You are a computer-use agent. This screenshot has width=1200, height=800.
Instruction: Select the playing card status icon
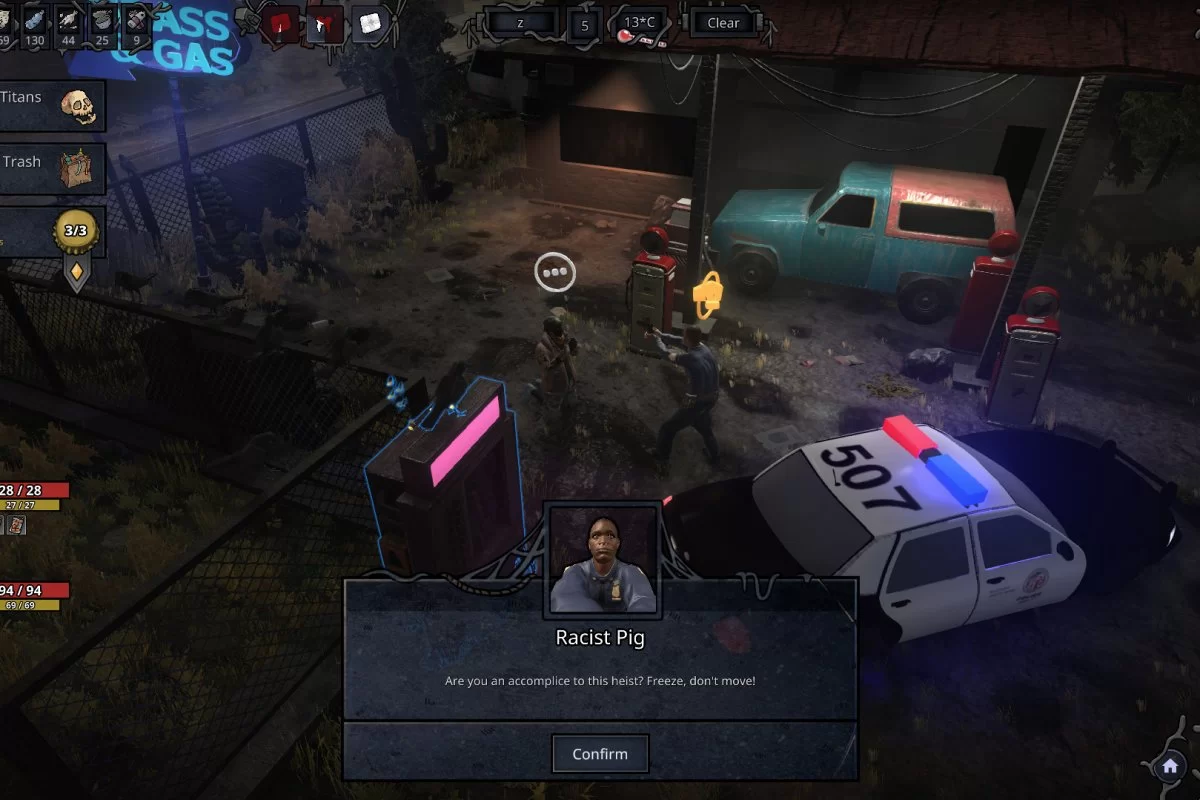17,525
